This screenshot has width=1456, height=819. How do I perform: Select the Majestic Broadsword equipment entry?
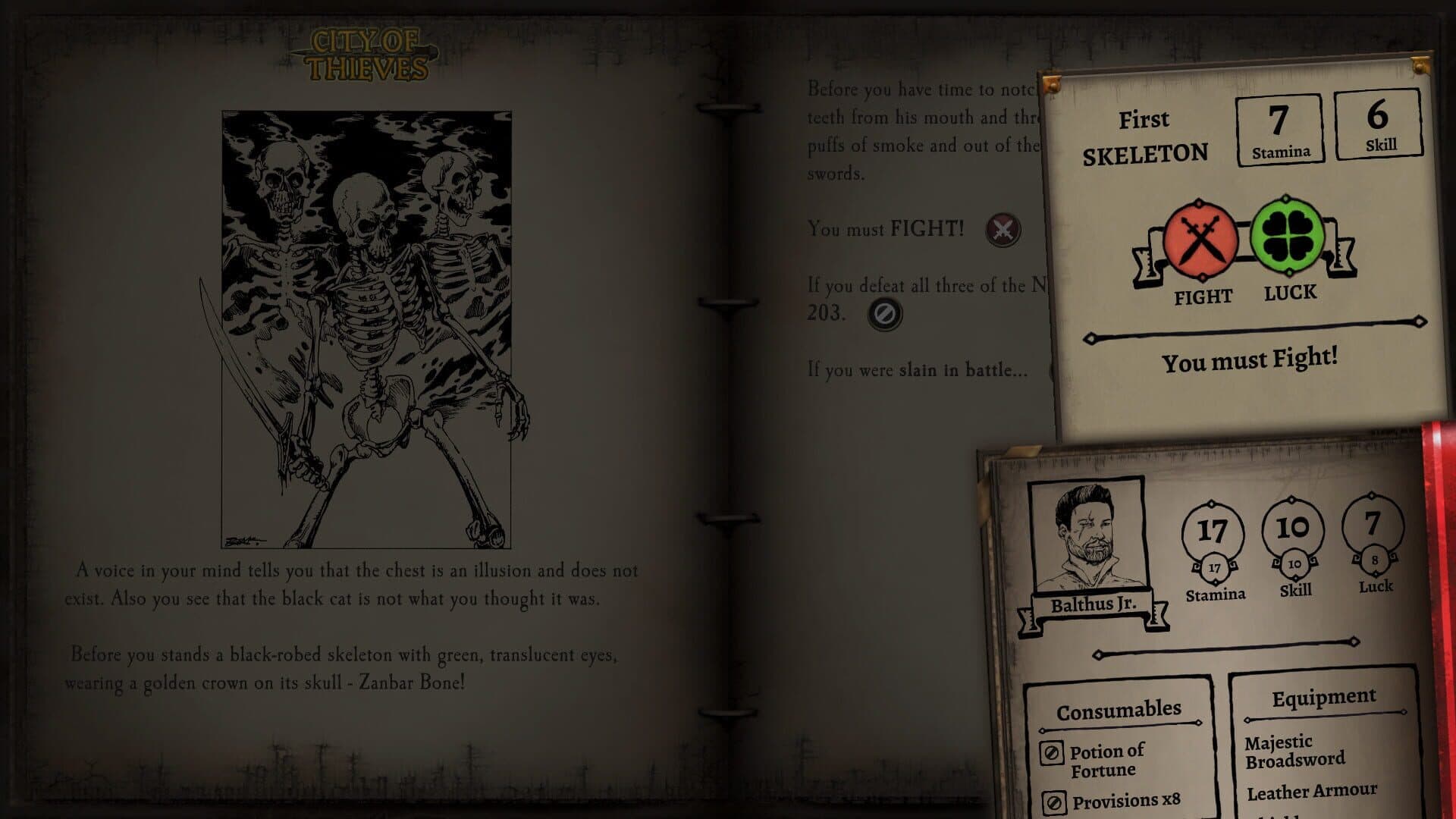pyautogui.click(x=1294, y=751)
